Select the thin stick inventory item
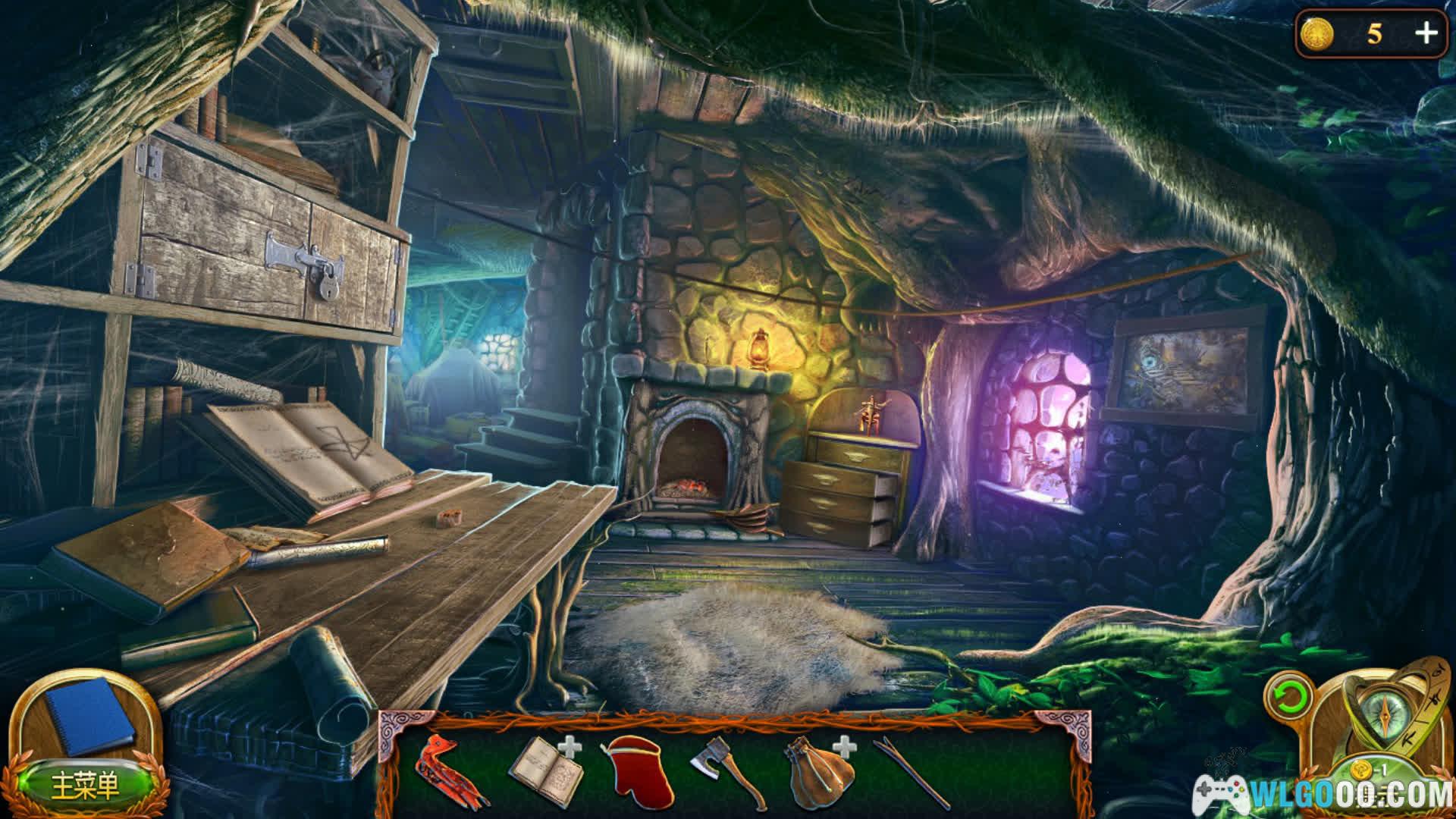The width and height of the screenshot is (1456, 819). point(912,772)
